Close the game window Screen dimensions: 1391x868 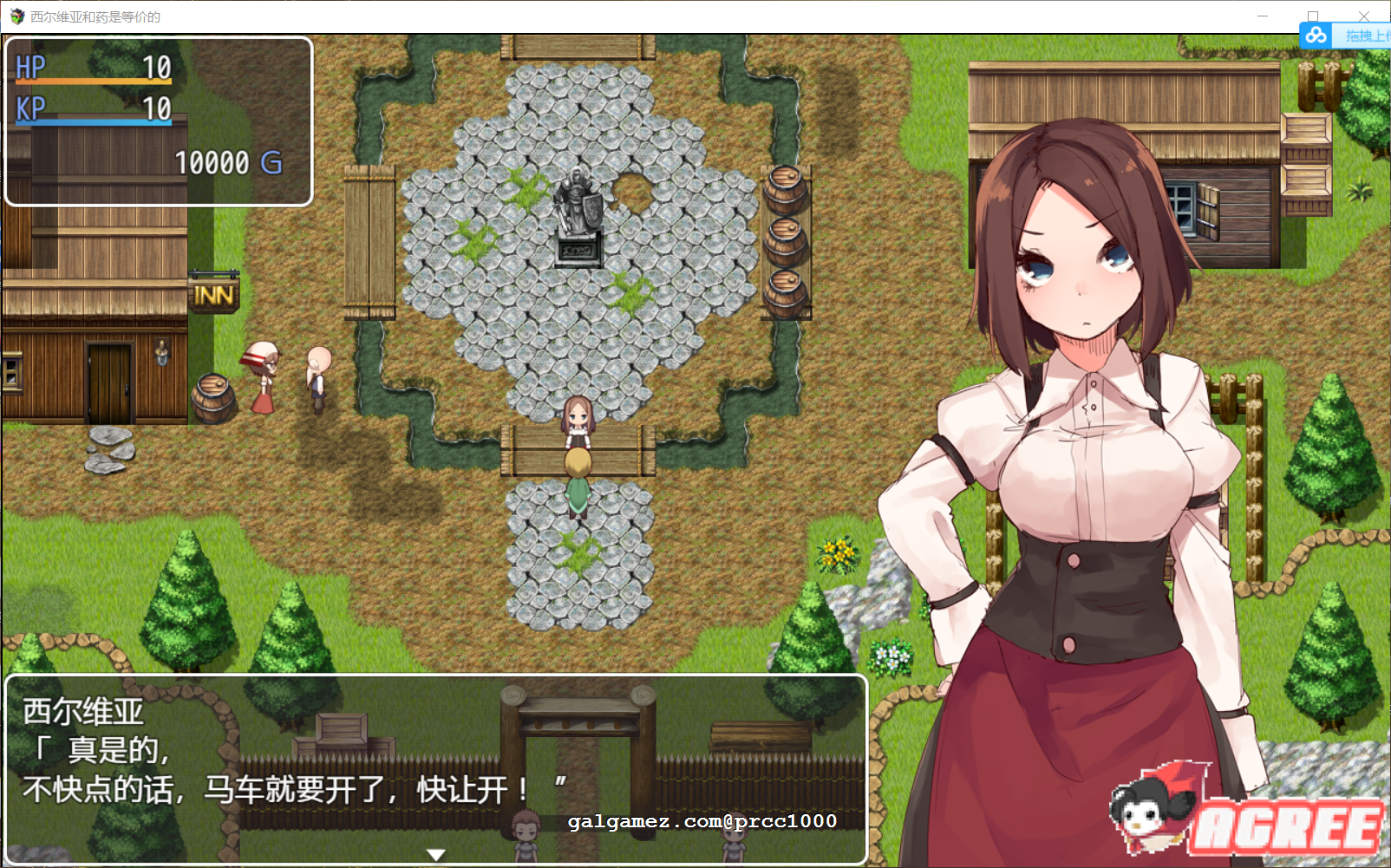[1363, 15]
